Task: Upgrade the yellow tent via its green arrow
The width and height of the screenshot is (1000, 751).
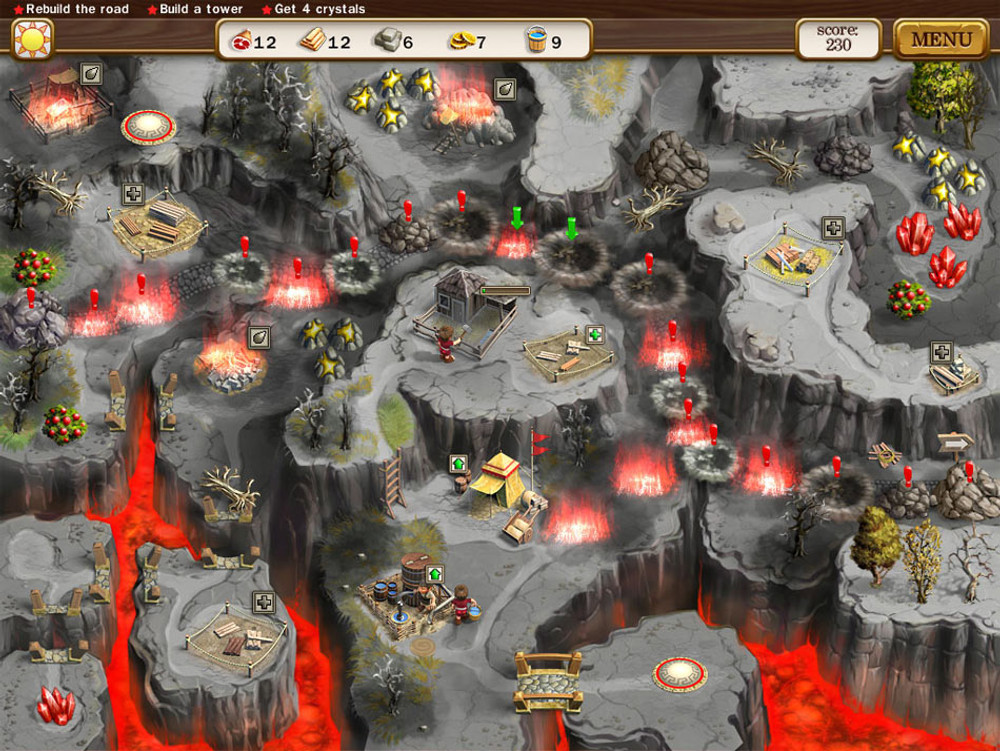Action: (x=458, y=463)
